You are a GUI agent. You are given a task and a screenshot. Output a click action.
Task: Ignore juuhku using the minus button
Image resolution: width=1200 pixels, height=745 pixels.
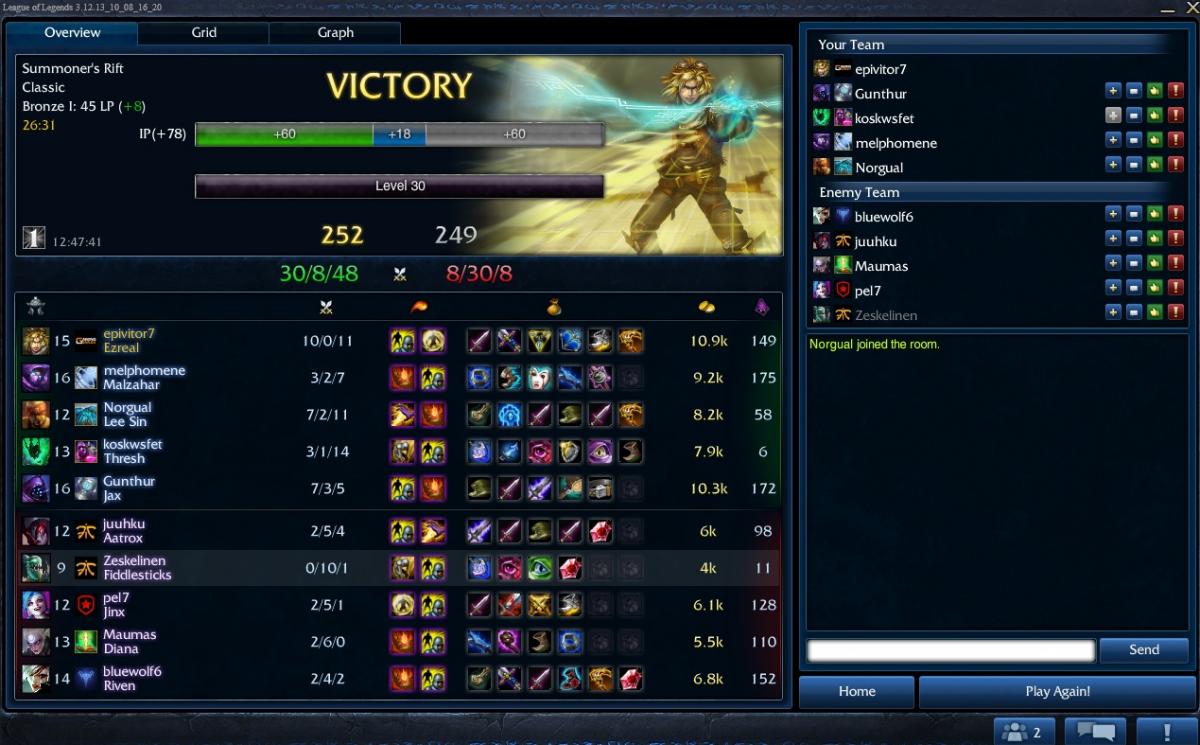click(1134, 240)
